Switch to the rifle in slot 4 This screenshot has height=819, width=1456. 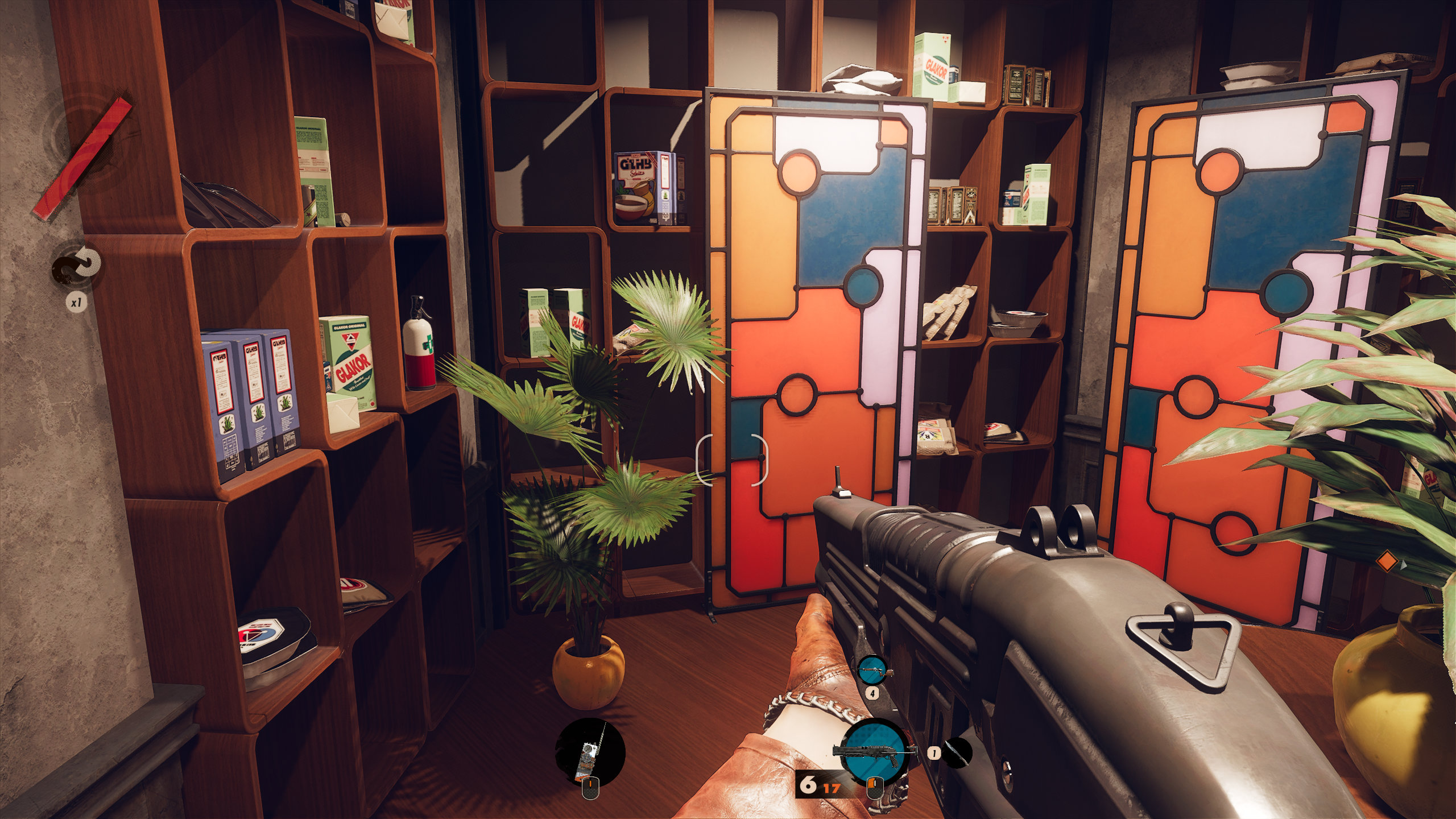[x=872, y=671]
